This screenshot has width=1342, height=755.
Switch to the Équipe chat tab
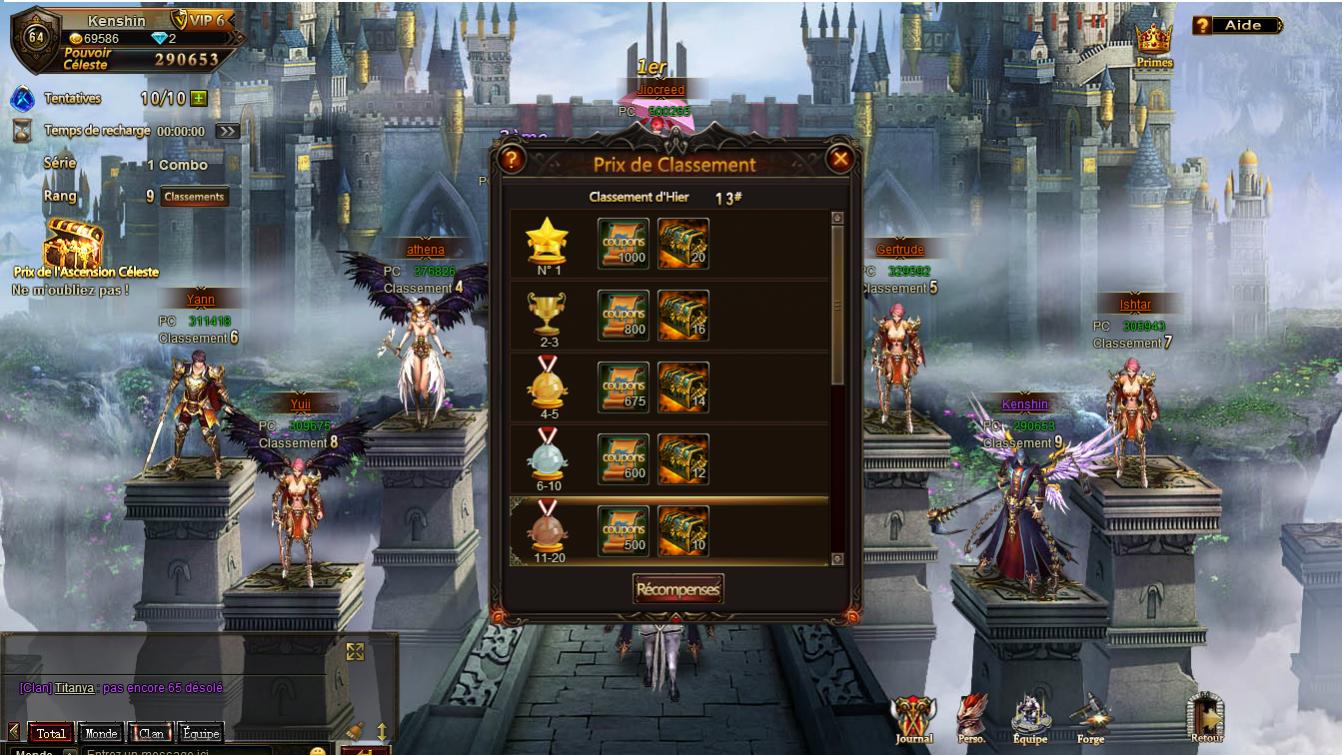[x=200, y=733]
